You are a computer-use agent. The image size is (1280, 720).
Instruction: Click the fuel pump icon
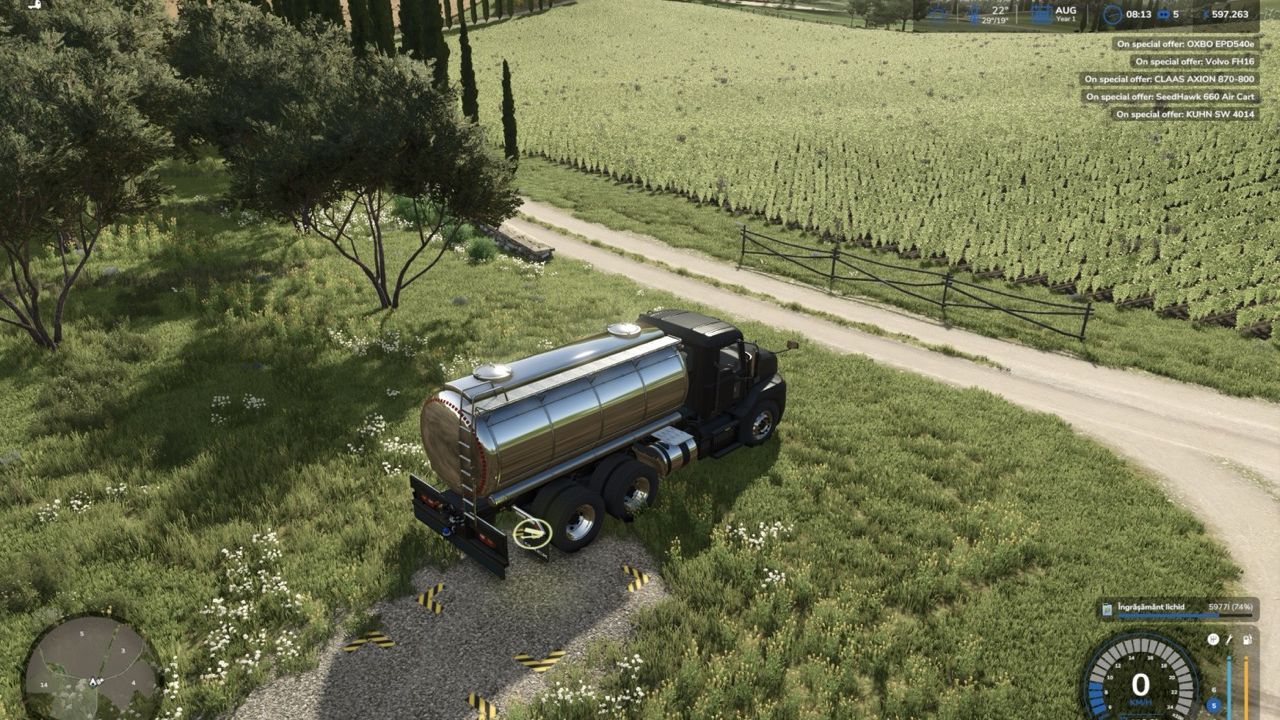pyautogui.click(x=1246, y=639)
